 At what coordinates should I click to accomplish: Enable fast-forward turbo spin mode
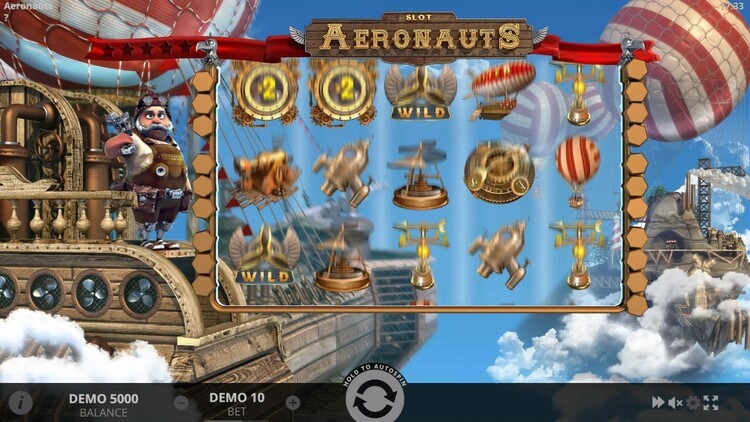coord(658,402)
